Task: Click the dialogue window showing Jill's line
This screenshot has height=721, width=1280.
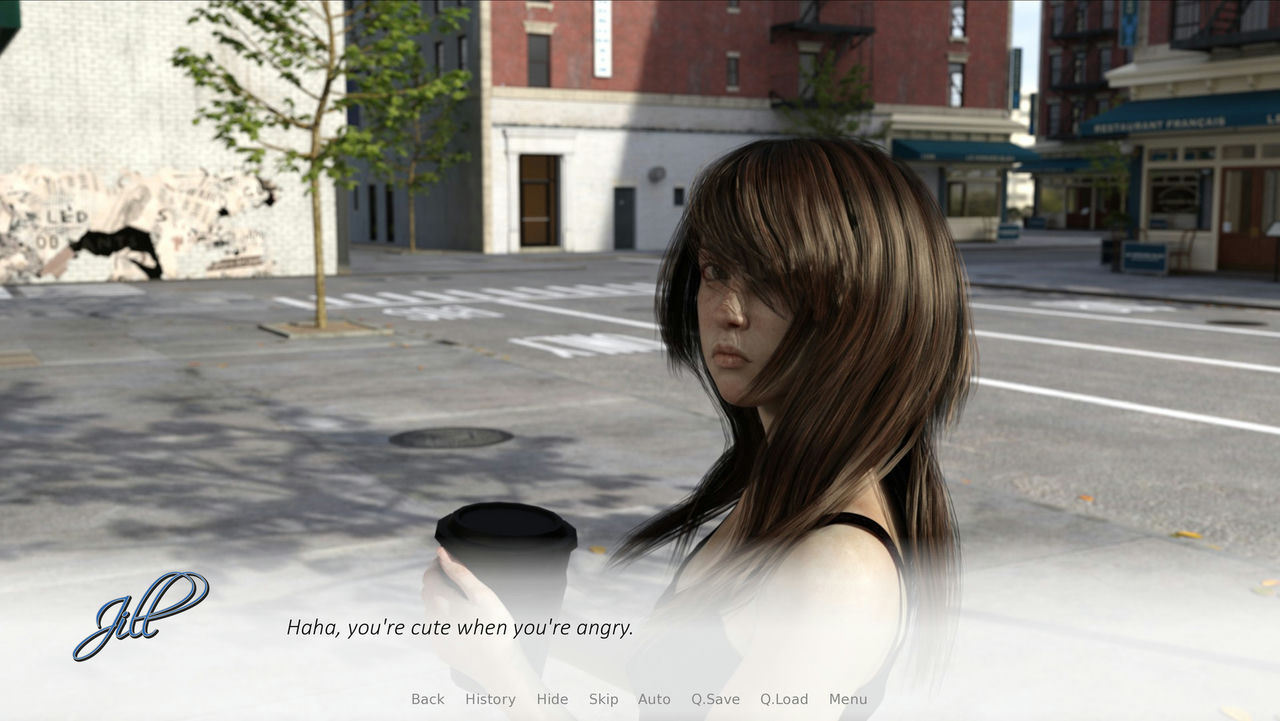Action: pyautogui.click(x=460, y=628)
